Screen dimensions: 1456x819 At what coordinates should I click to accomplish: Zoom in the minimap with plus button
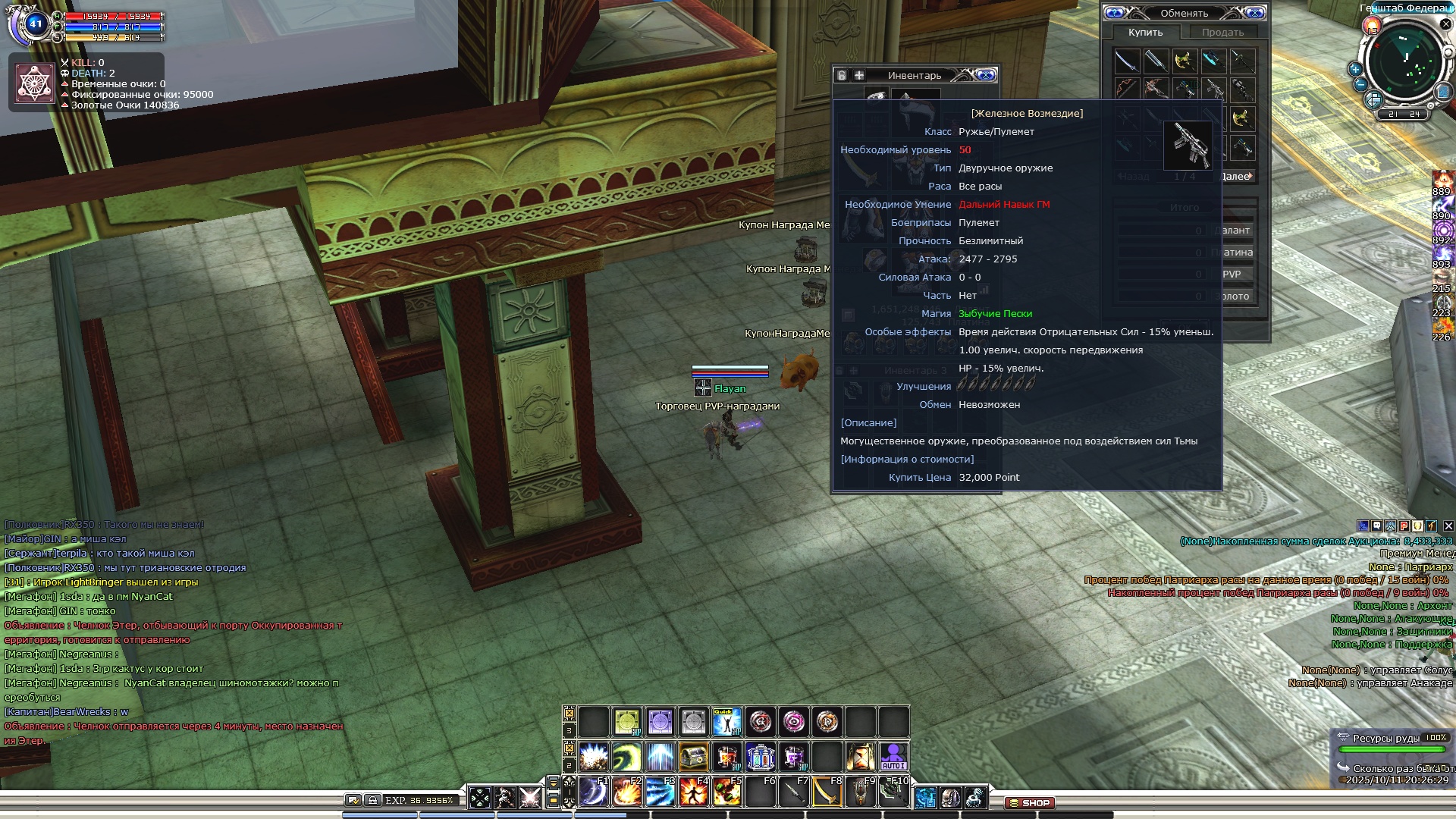[x=1355, y=69]
